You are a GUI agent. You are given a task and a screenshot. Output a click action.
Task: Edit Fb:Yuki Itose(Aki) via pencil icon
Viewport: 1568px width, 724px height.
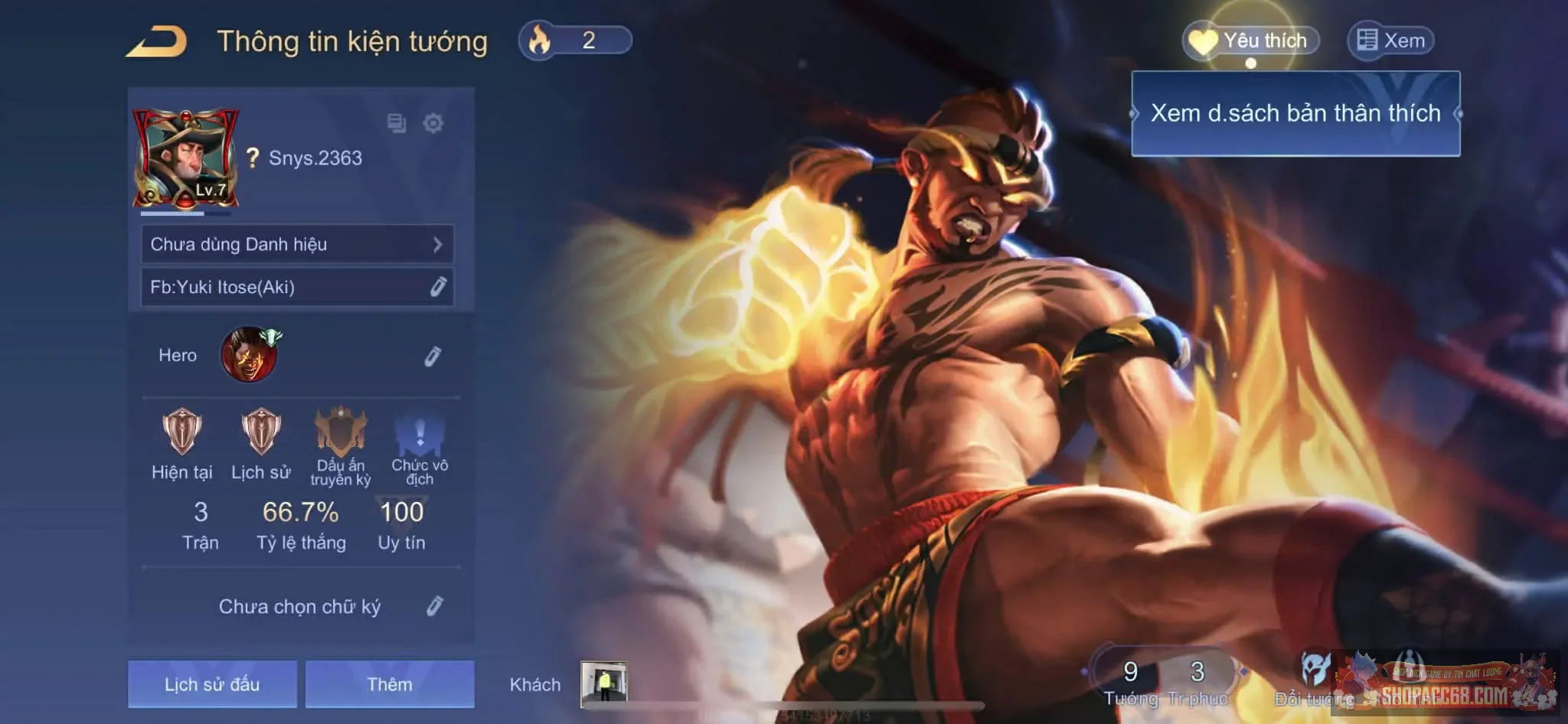[x=437, y=289]
